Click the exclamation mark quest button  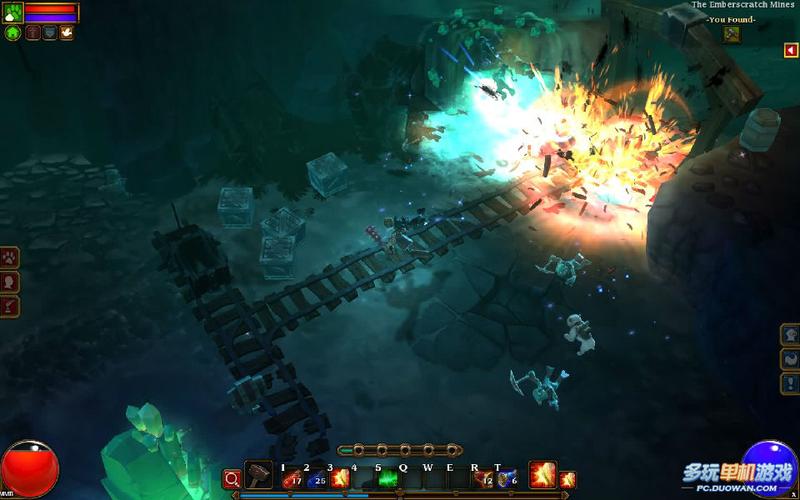pos(790,383)
